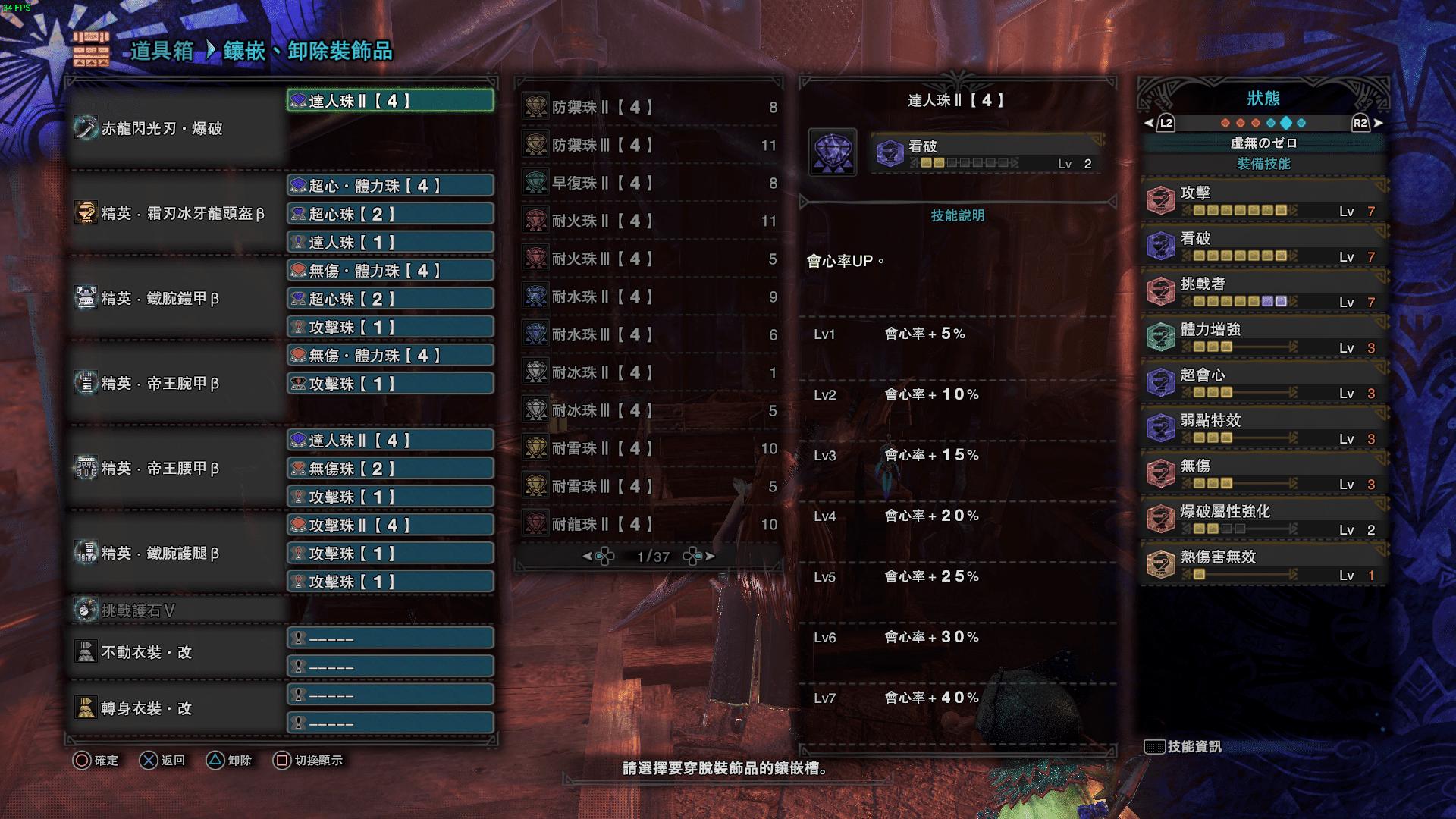This screenshot has height=819, width=1456.
Task: Select the 耐水珠II【4】 decoration
Action: tap(649, 297)
